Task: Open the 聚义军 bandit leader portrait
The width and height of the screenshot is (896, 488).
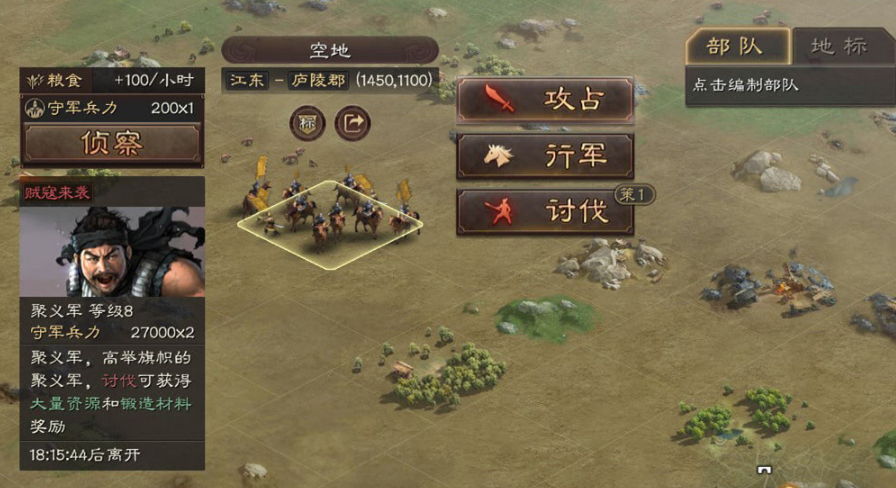Action: pos(112,251)
